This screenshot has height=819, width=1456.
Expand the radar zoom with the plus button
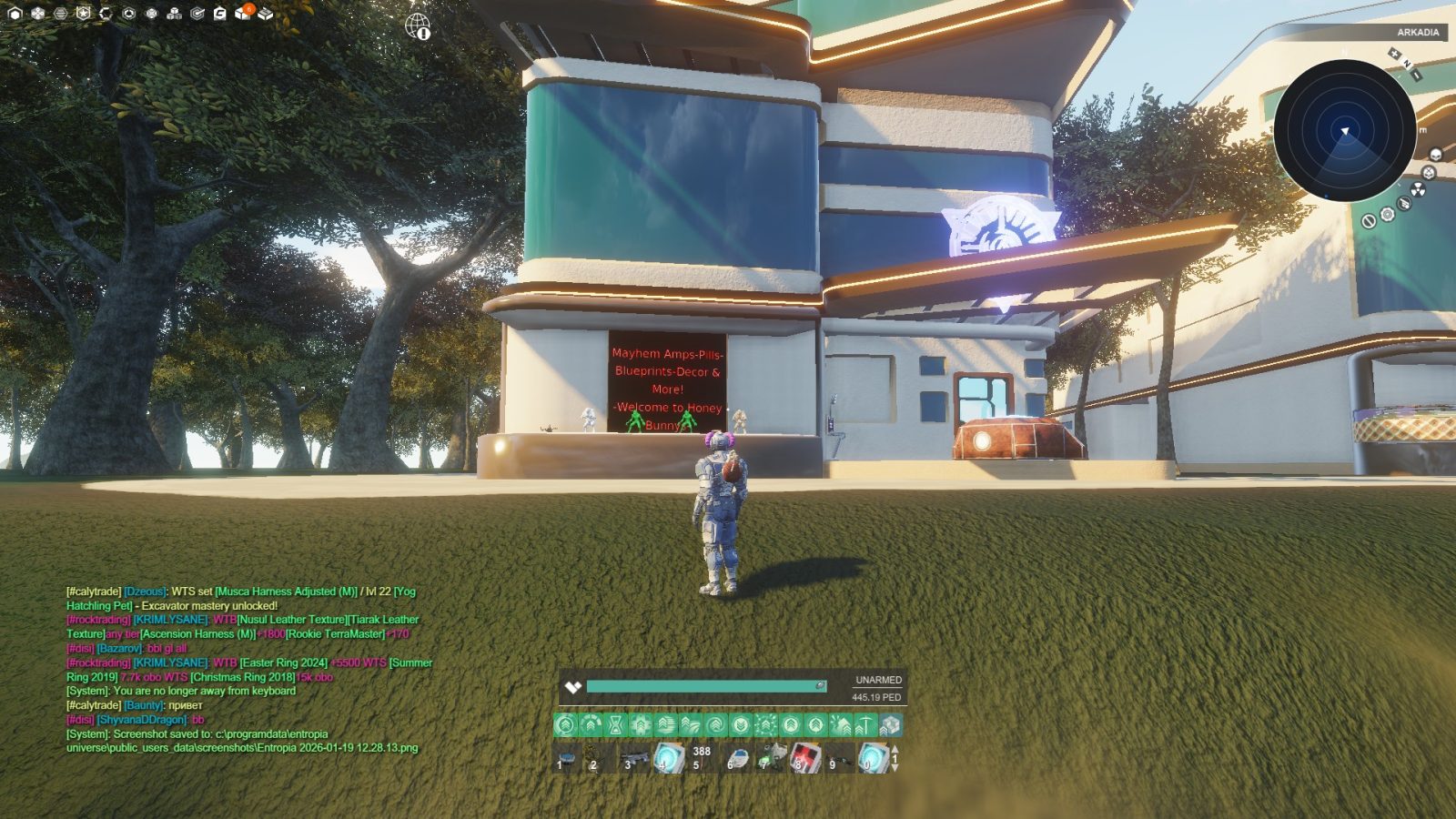pos(1395,53)
